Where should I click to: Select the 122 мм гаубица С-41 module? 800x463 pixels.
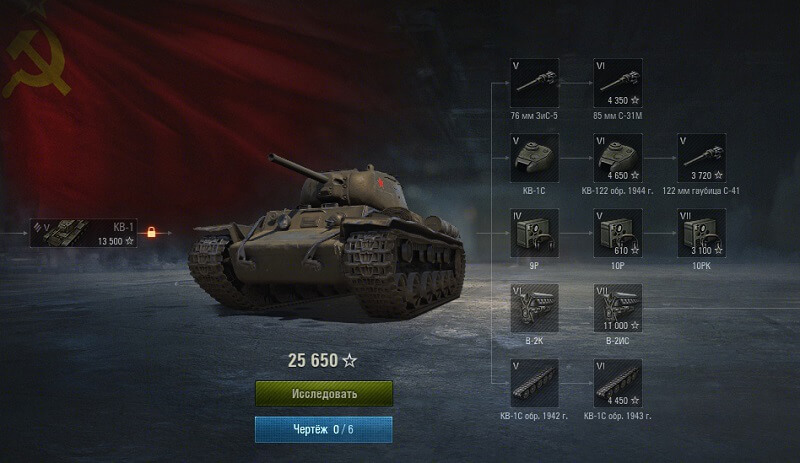[x=700, y=159]
